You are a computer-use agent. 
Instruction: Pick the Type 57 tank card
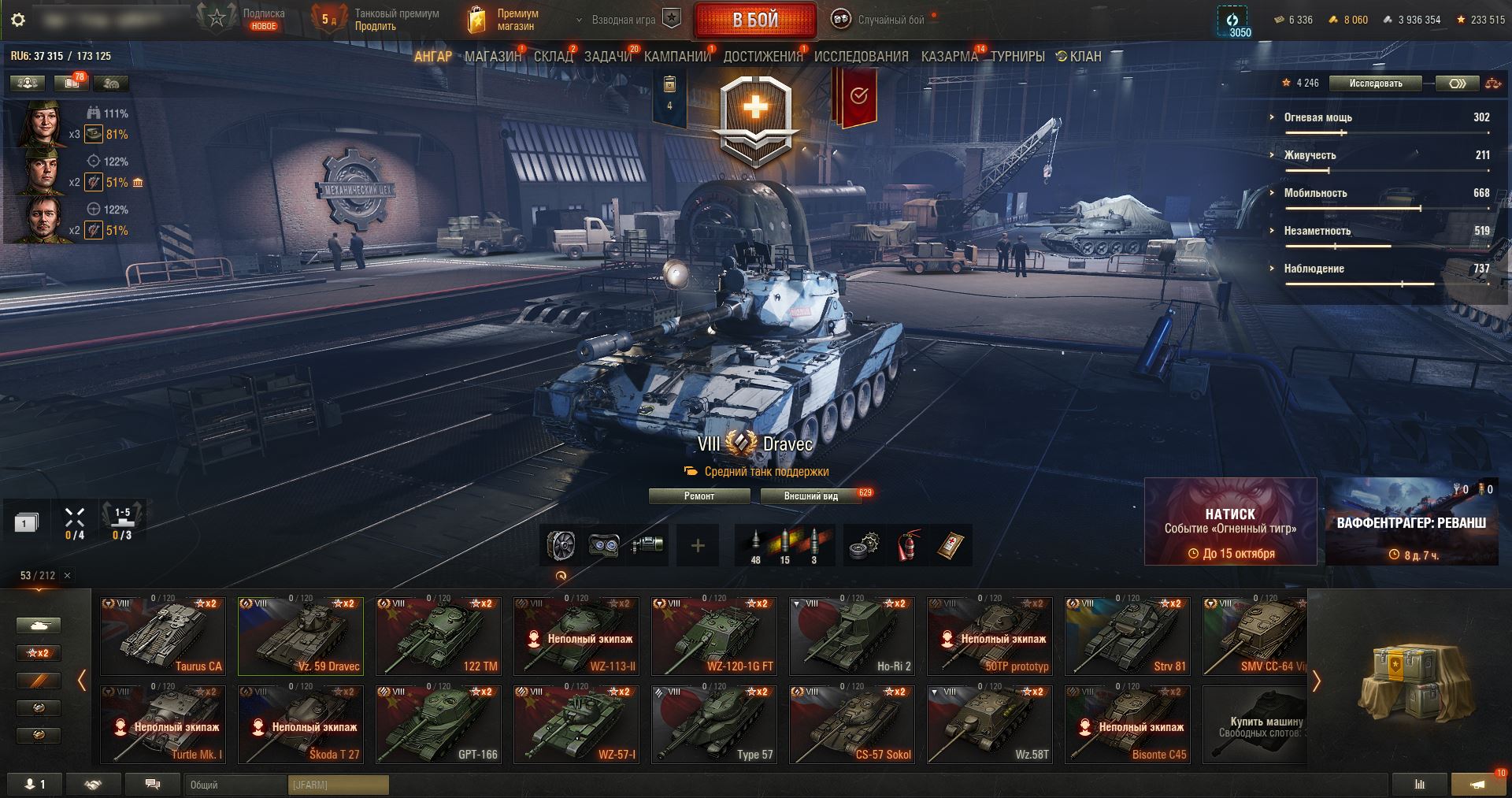713,724
